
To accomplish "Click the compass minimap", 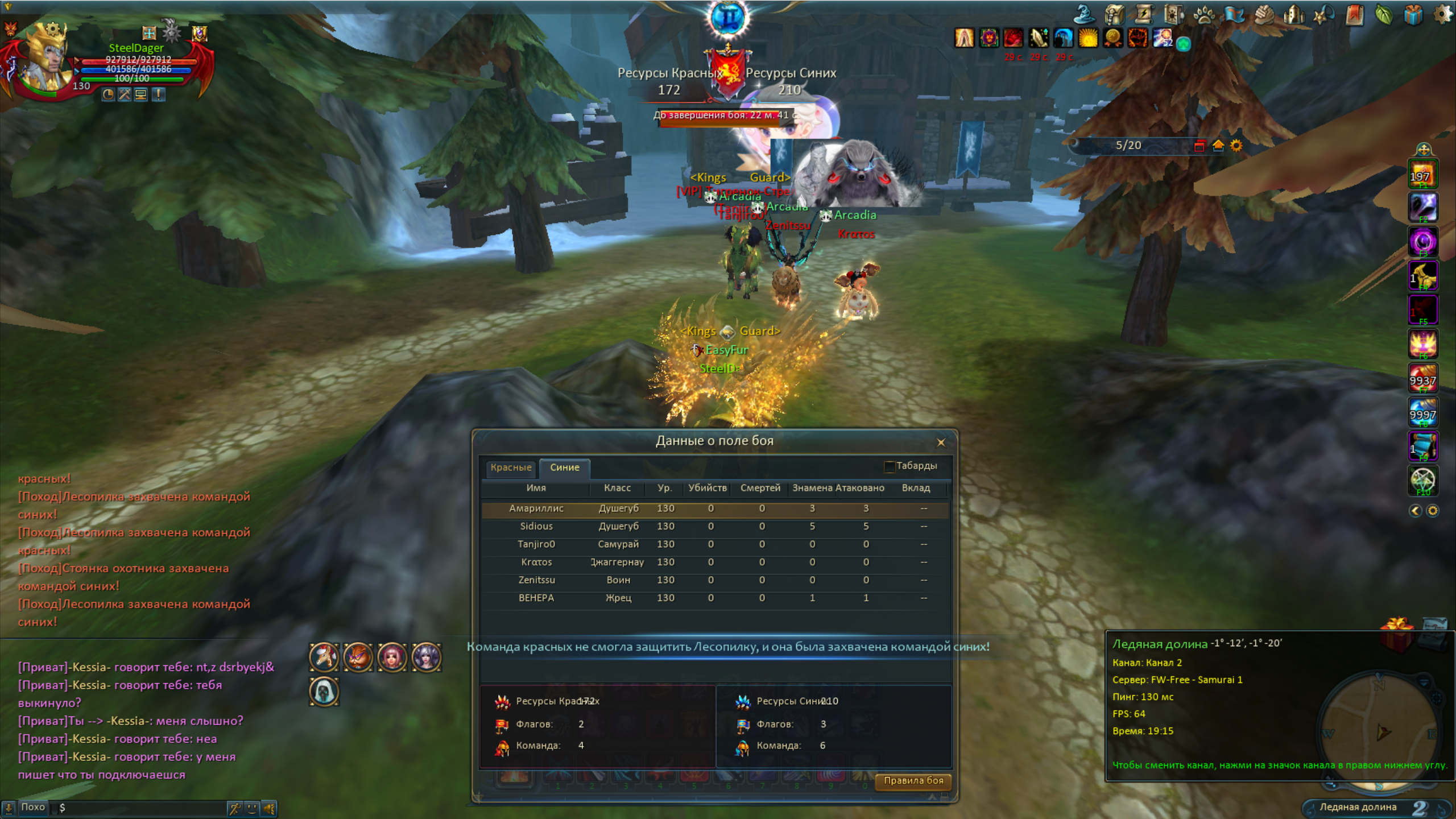I will click(x=1379, y=731).
